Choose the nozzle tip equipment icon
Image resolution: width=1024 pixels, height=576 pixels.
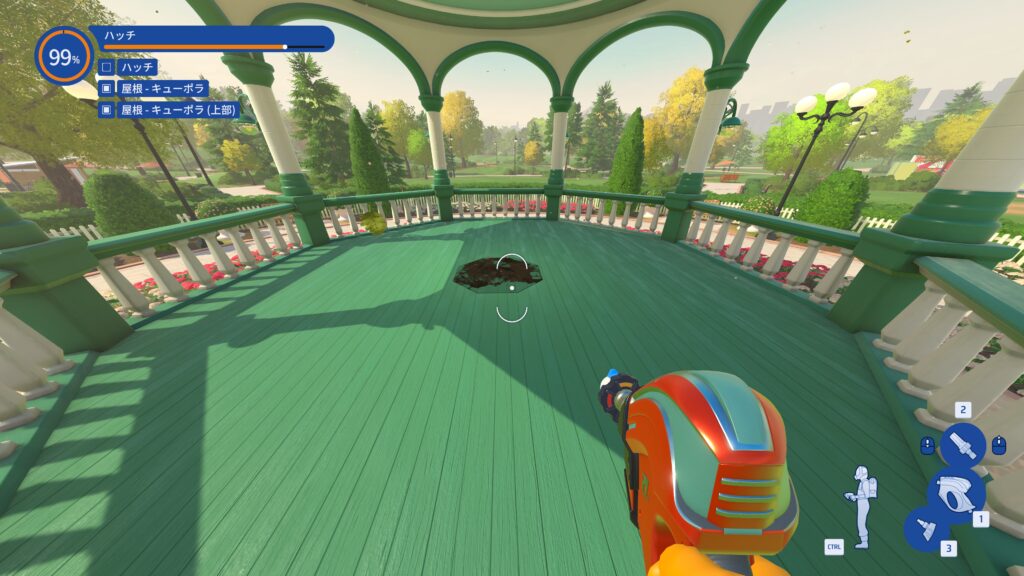point(963,445)
